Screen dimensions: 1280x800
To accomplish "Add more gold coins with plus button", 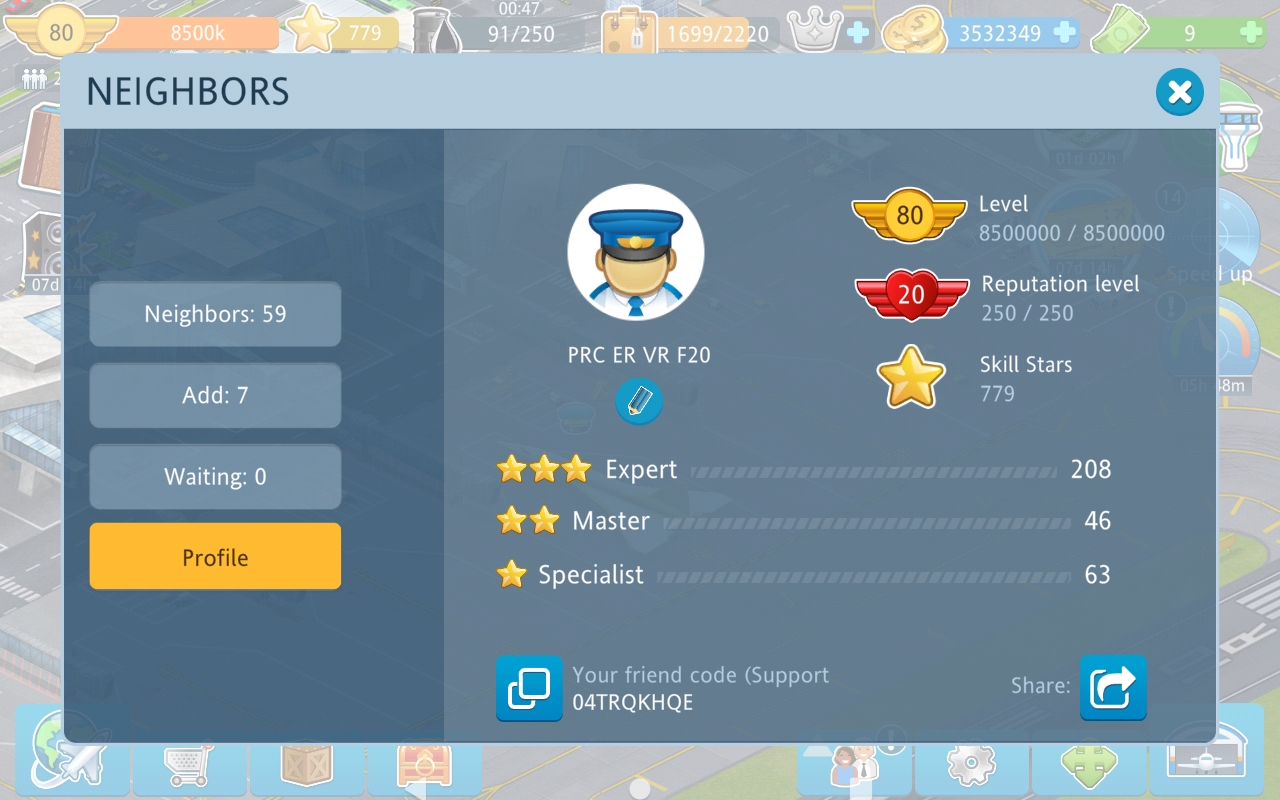I will [x=1065, y=33].
